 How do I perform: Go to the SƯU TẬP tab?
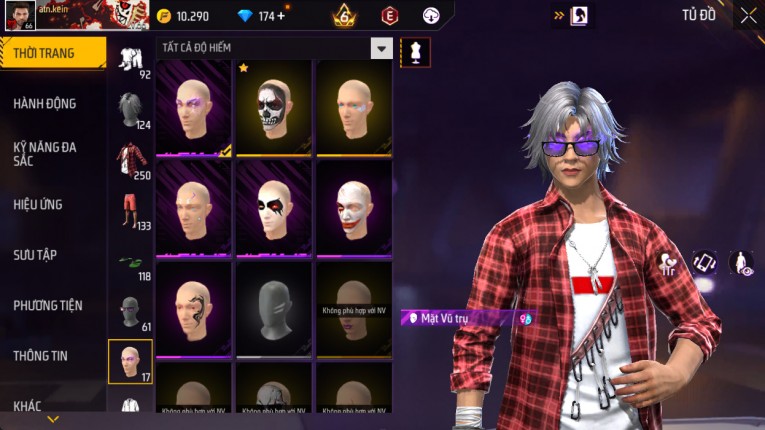(x=35, y=255)
